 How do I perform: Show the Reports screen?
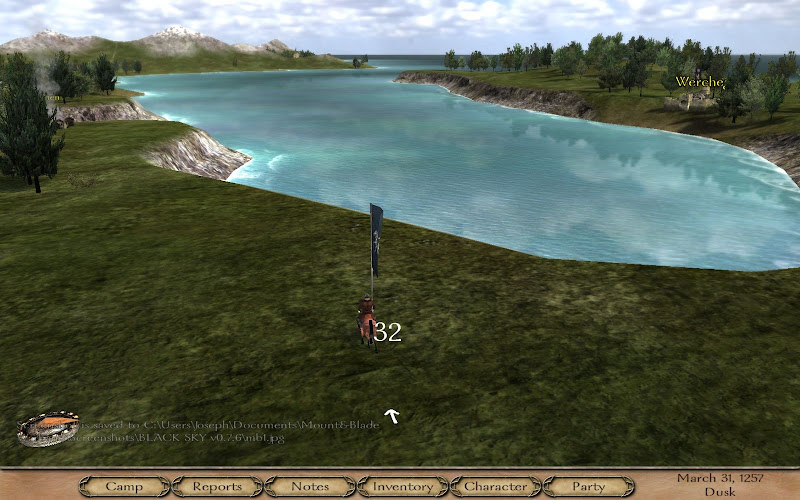point(217,487)
